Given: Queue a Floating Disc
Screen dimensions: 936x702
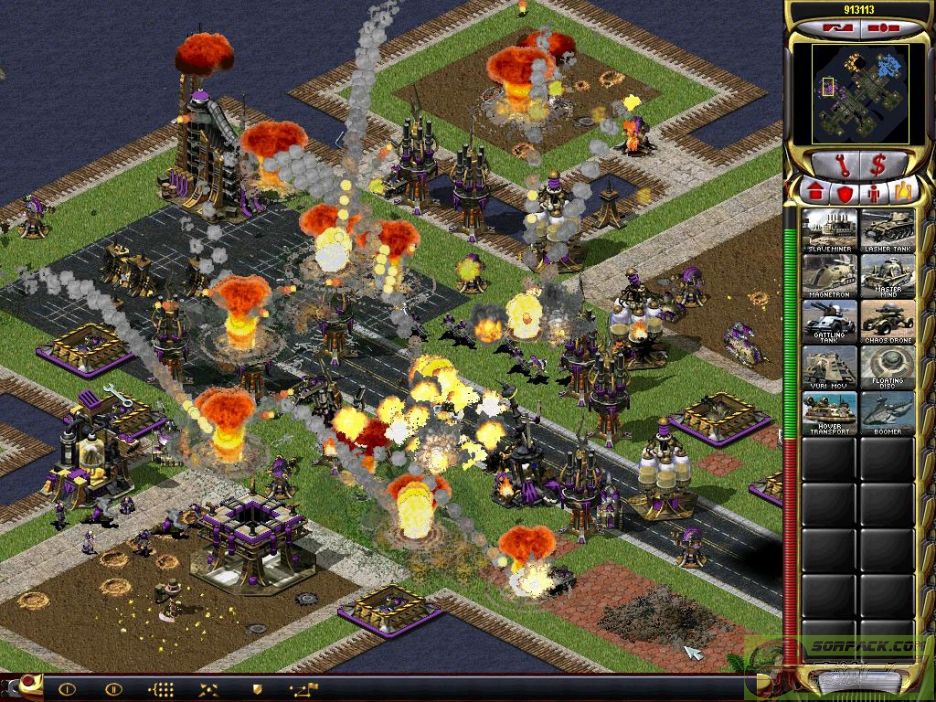Looking at the screenshot, I should (887, 367).
